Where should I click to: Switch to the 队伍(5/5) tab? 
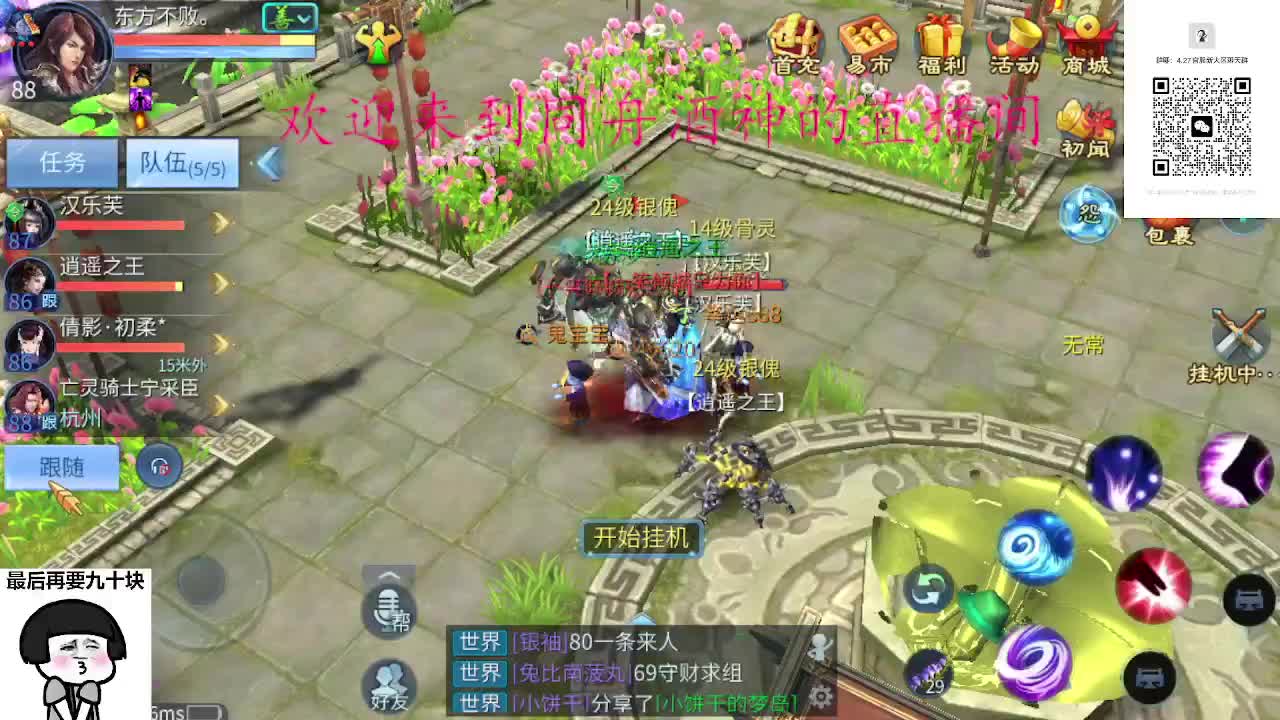tap(180, 163)
